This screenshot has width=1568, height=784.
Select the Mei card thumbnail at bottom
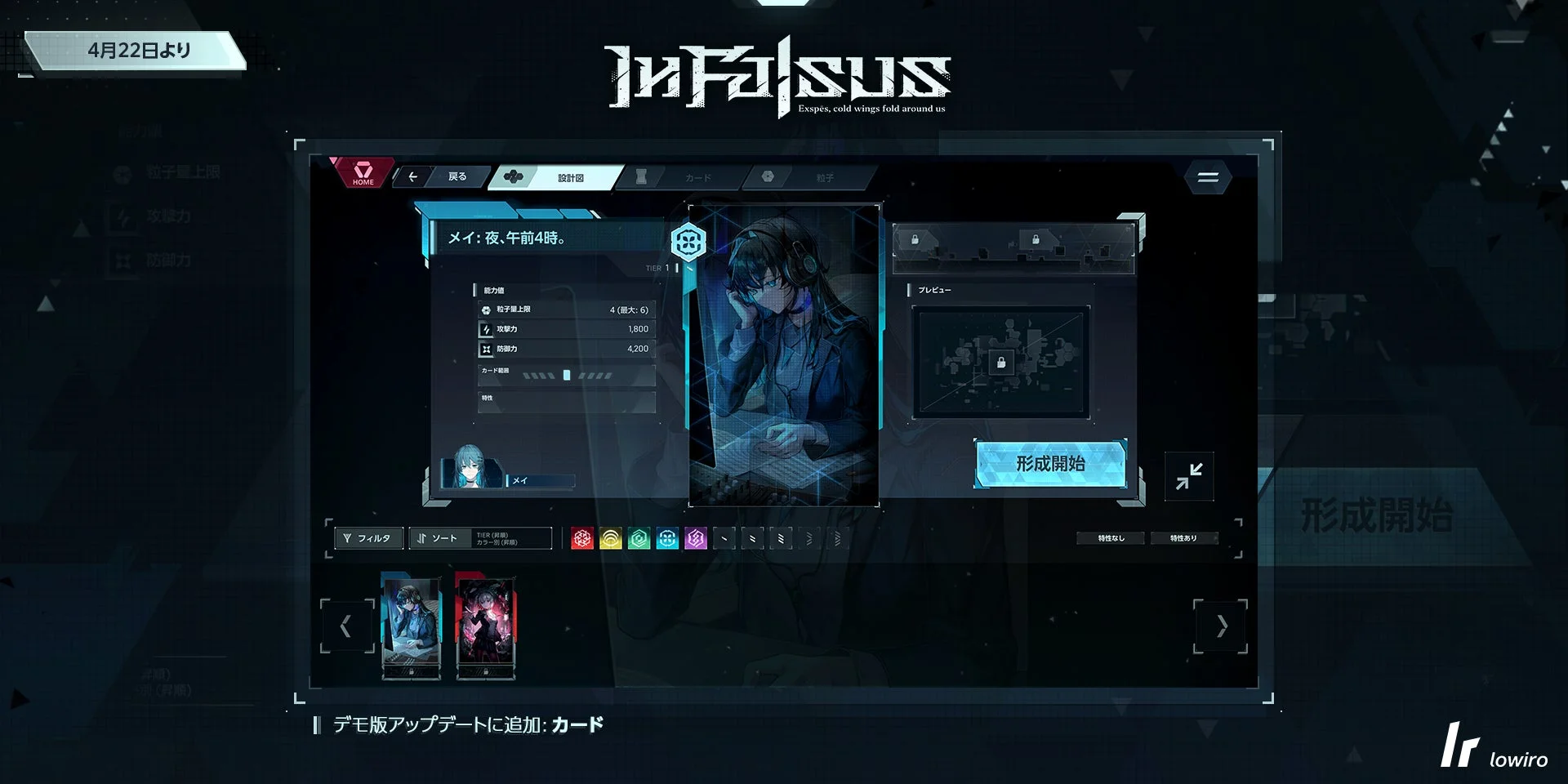(412, 625)
